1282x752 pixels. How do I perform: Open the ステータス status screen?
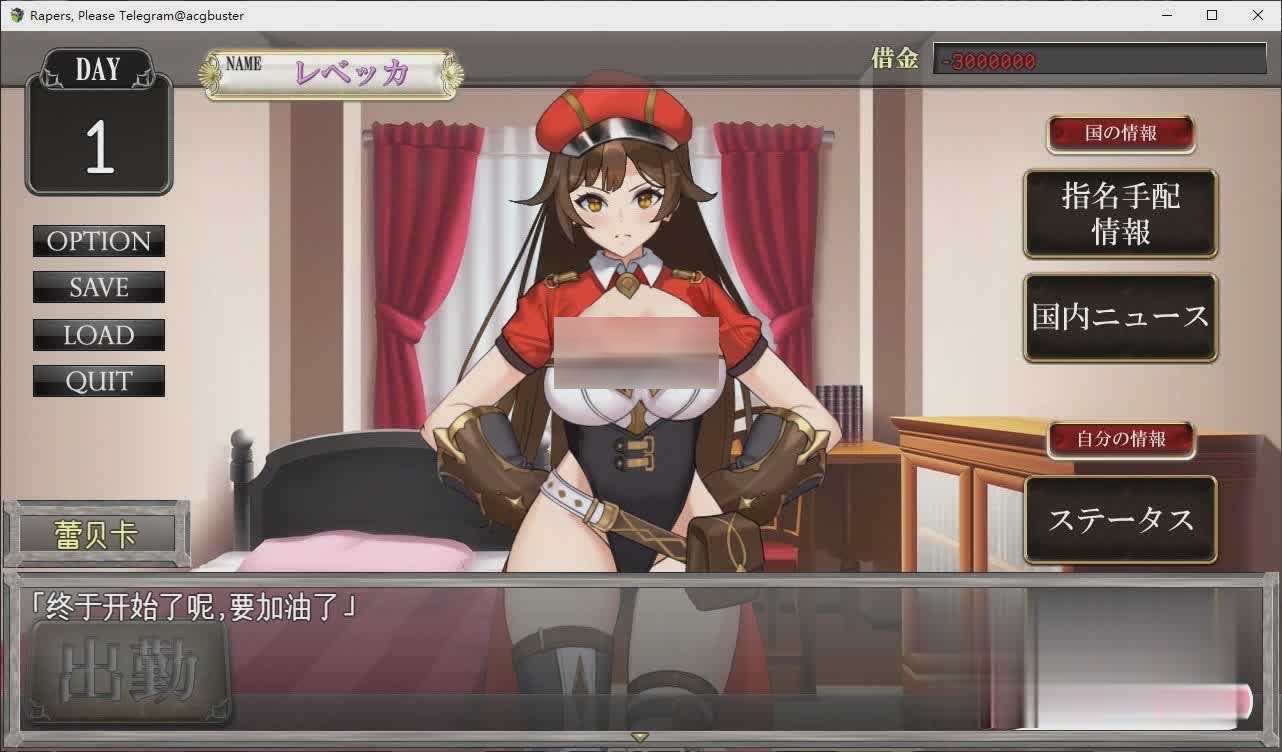tap(1120, 518)
